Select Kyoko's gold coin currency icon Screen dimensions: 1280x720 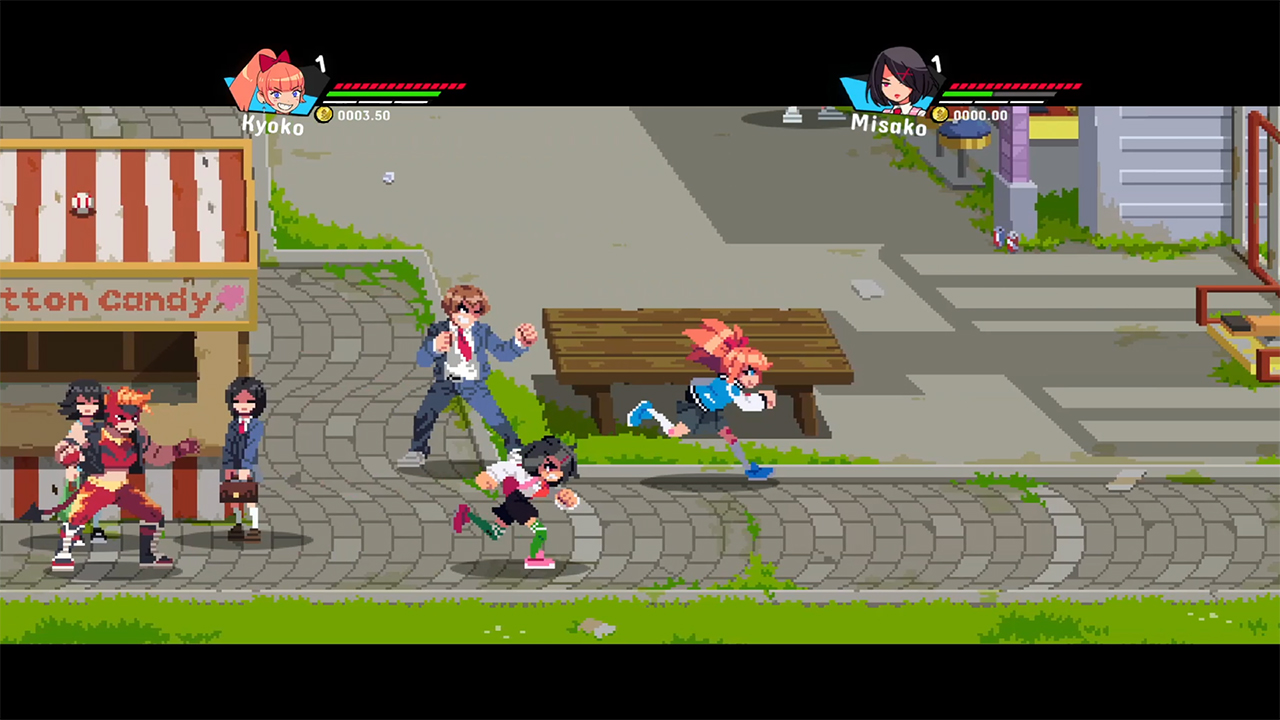[324, 114]
